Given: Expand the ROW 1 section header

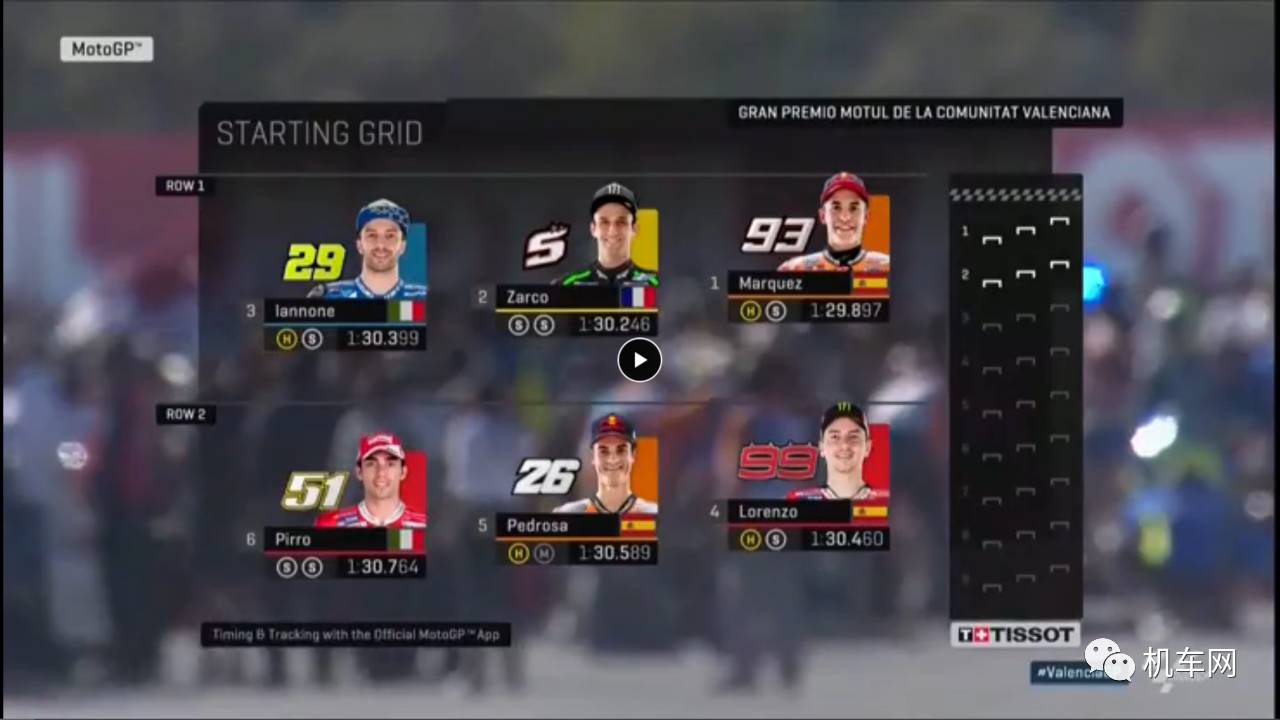Looking at the screenshot, I should coord(184,184).
